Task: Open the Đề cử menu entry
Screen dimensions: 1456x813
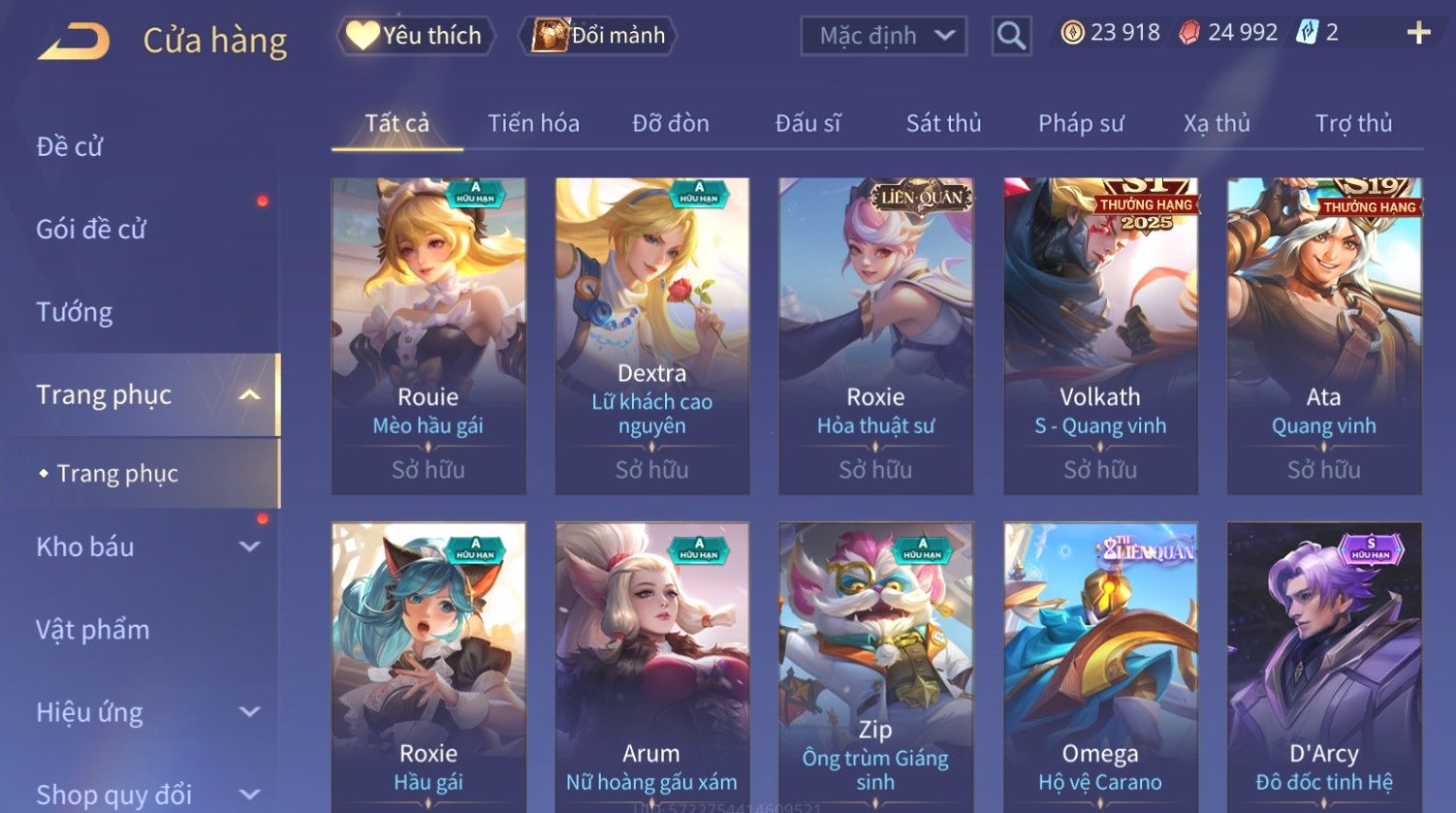Action: 70,146
